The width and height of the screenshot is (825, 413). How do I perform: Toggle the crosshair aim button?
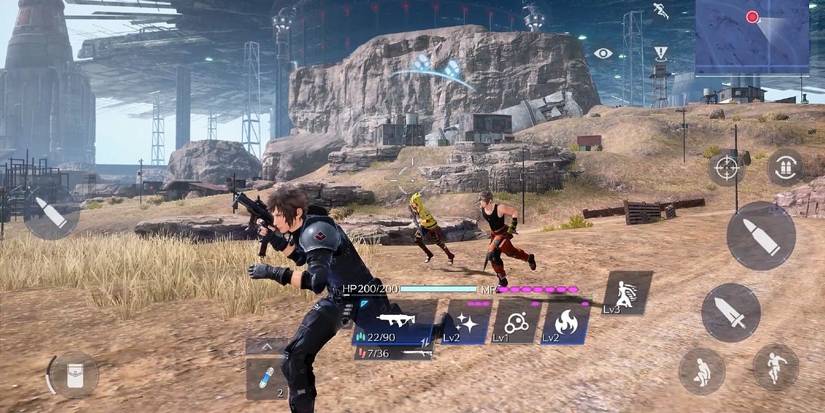726,167
